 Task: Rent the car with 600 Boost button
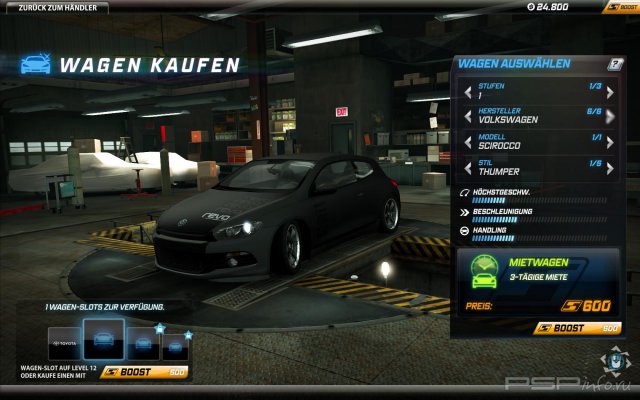coord(578,327)
